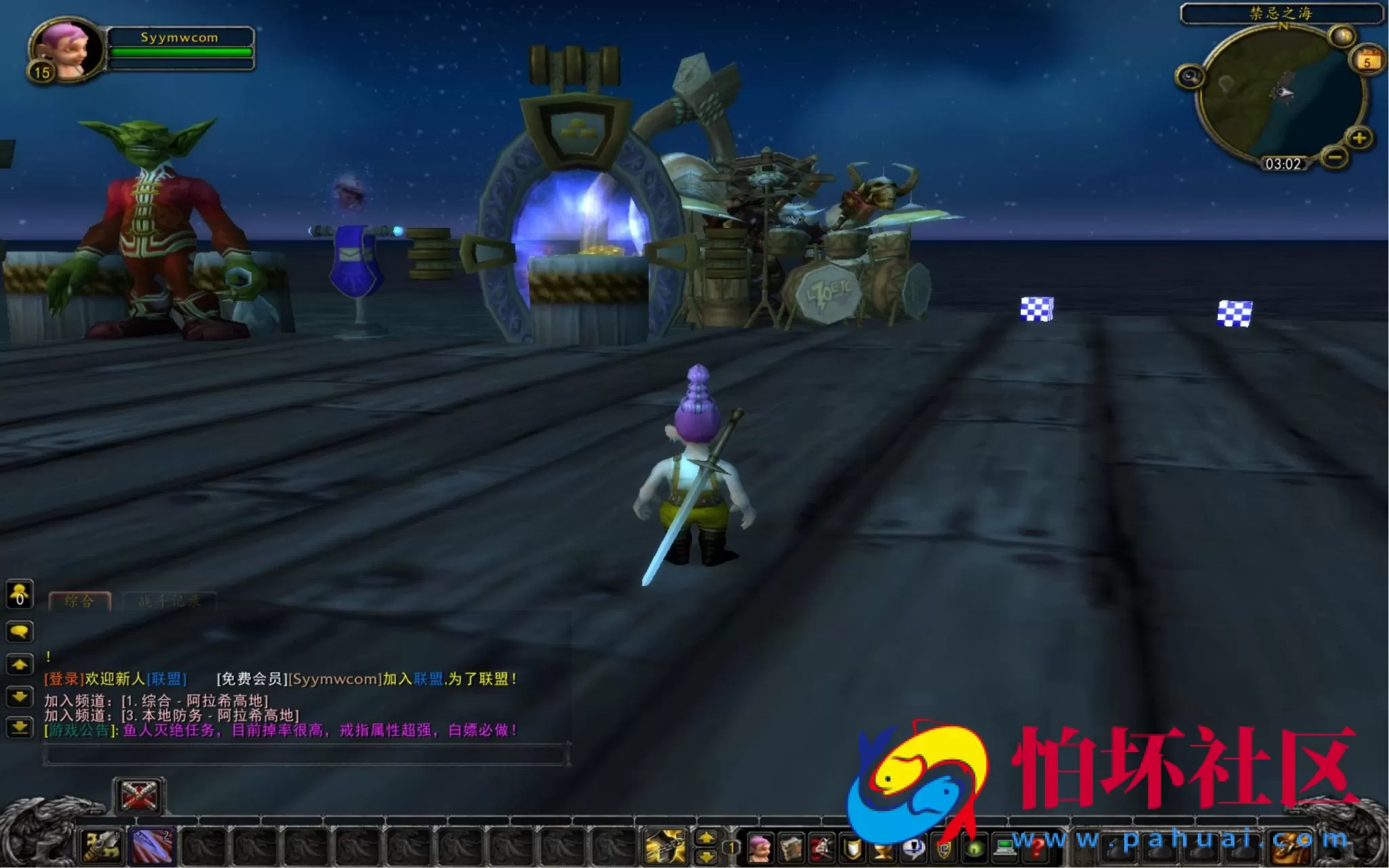
Task: Click the action bar page-up arrow
Action: [x=706, y=839]
